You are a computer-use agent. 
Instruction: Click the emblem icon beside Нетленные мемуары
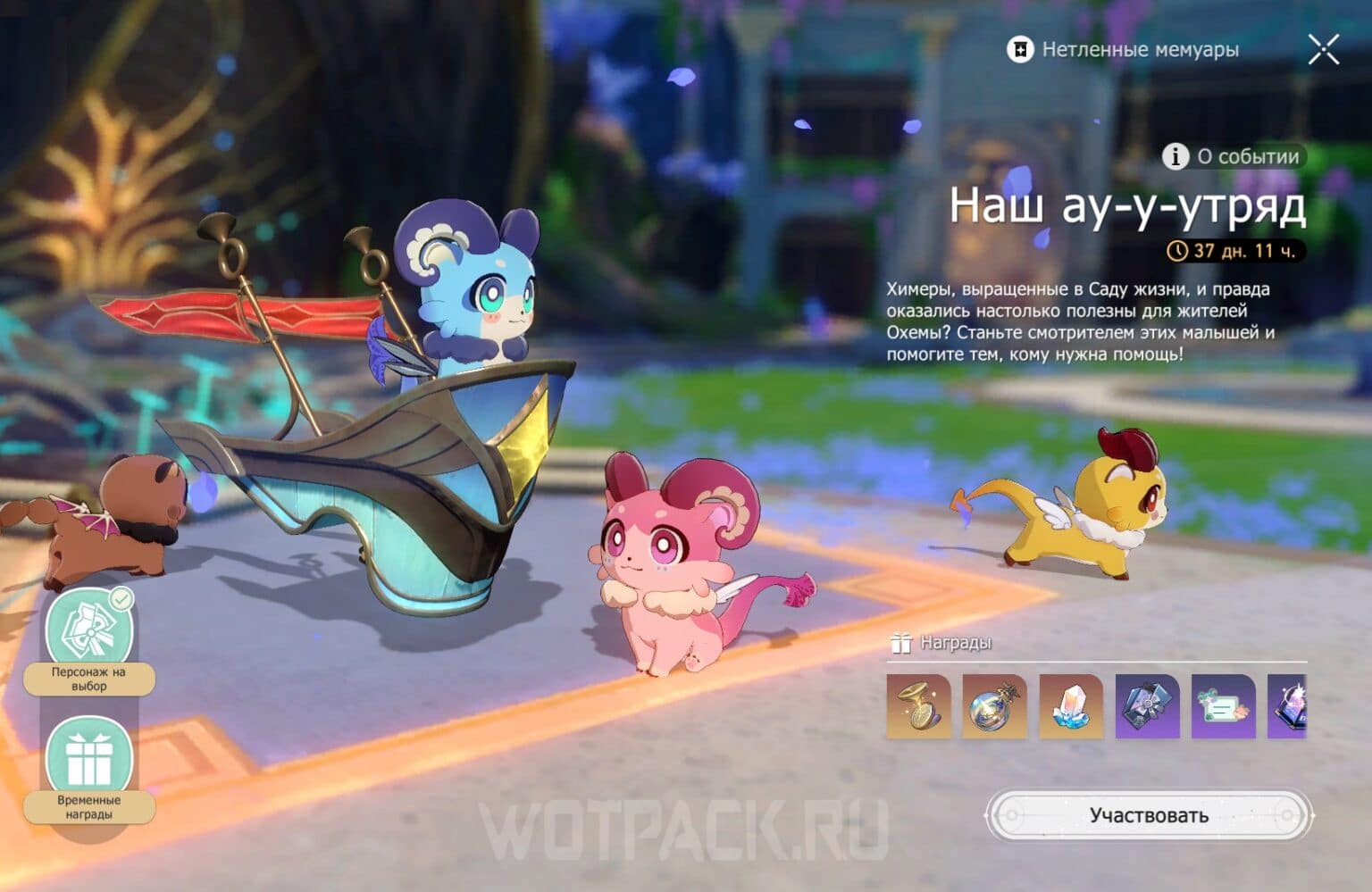click(x=1019, y=50)
